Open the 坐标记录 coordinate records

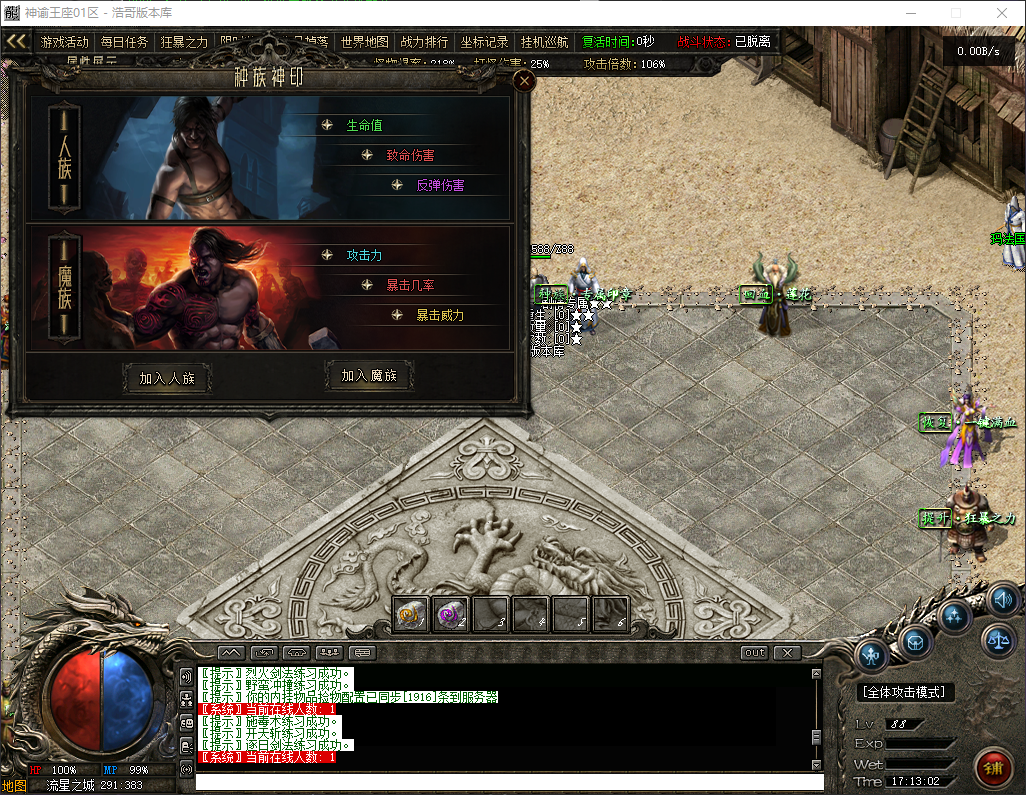tap(484, 42)
